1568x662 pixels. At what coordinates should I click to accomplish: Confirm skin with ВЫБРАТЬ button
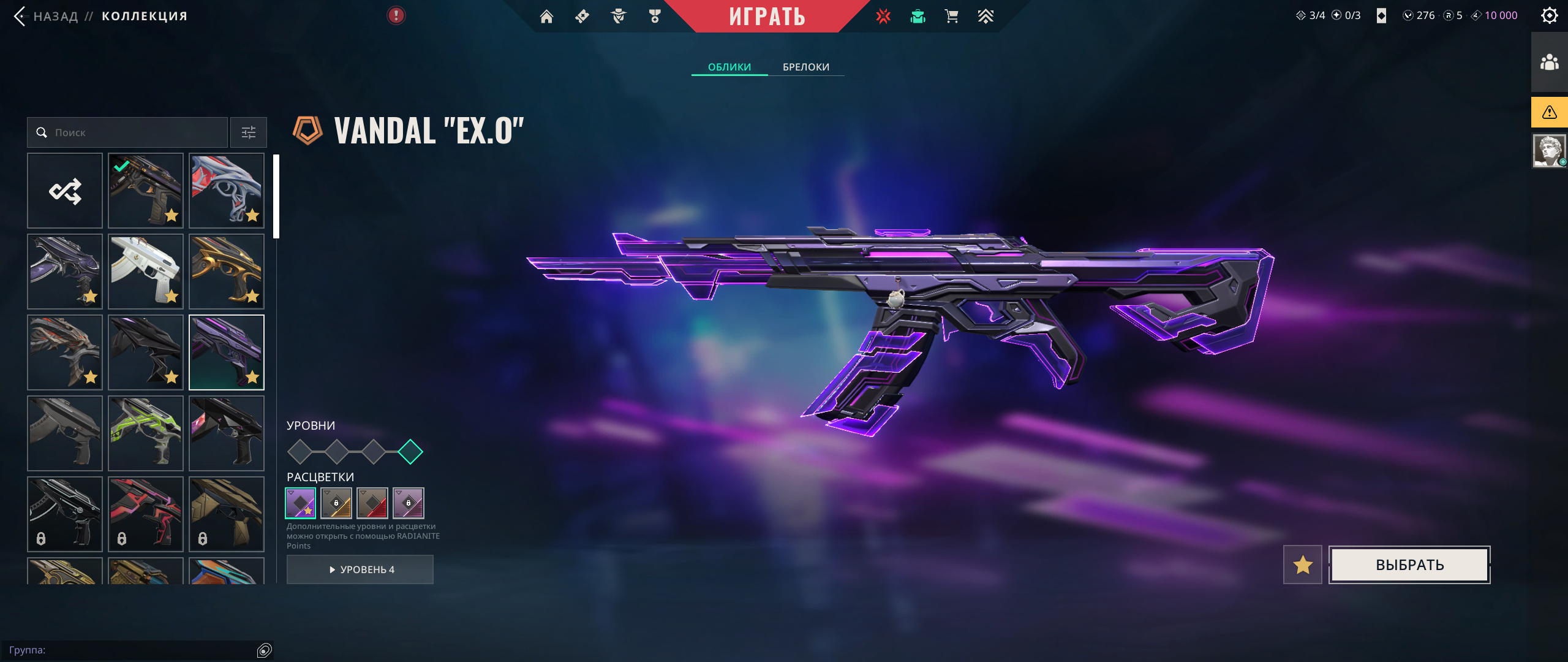click(x=1409, y=565)
